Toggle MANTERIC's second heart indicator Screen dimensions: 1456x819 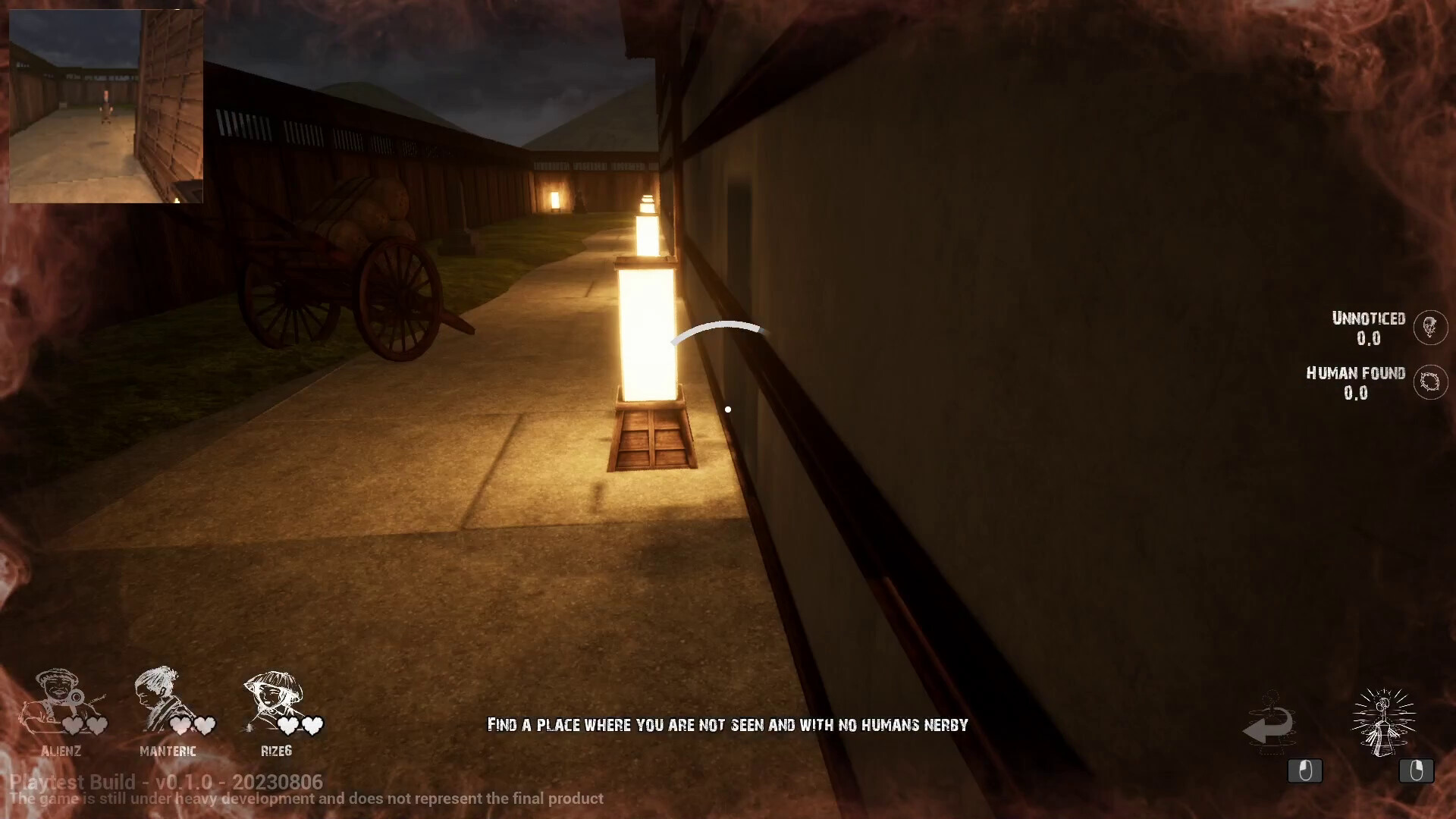pos(203,725)
